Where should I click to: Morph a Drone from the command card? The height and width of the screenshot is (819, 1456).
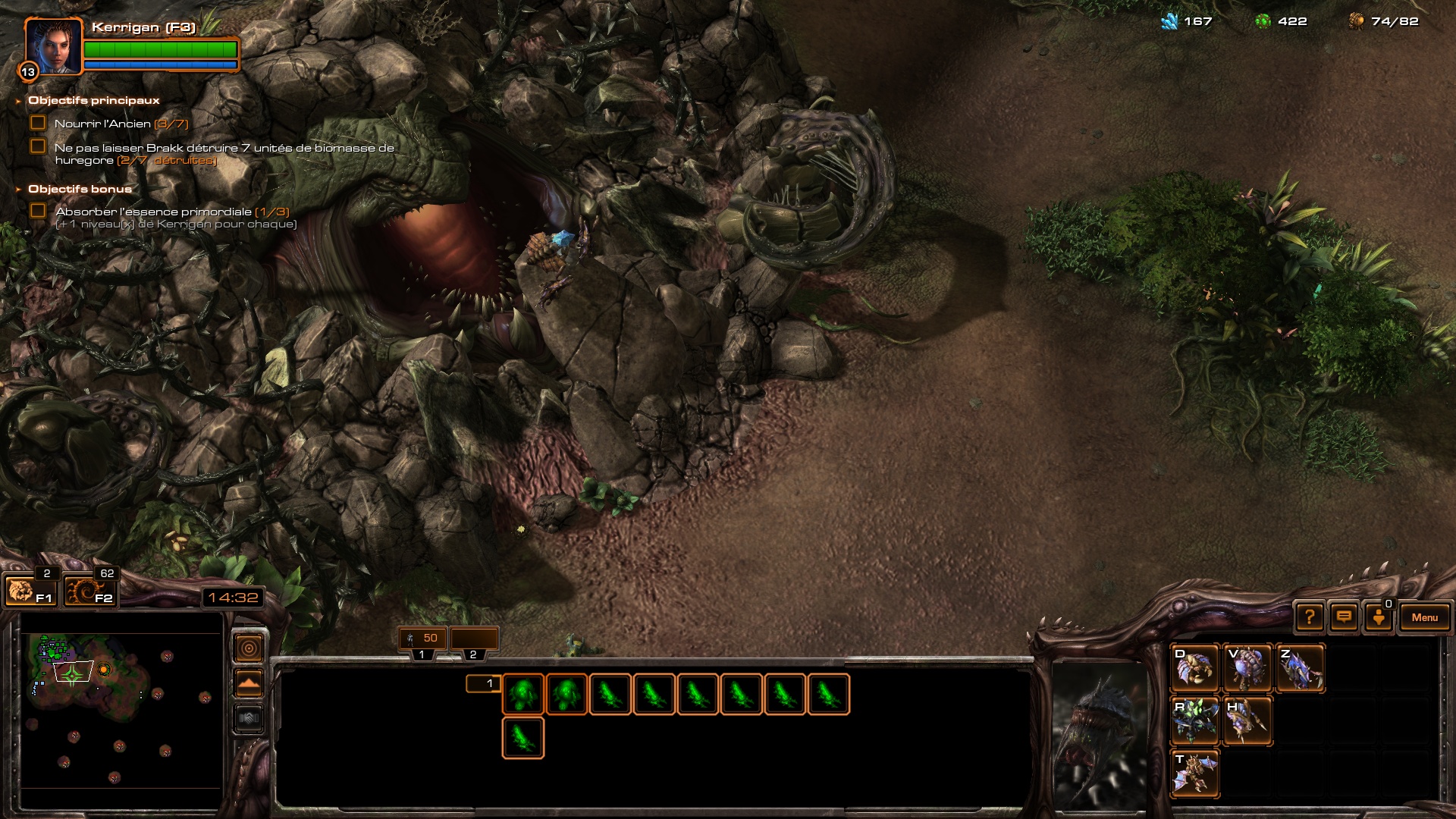tap(1195, 668)
